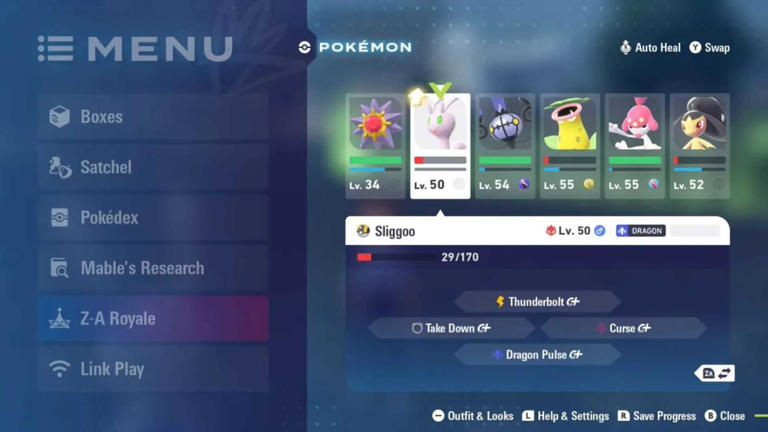This screenshot has height=432, width=768.
Task: Open Mable's Research
Action: 152,268
